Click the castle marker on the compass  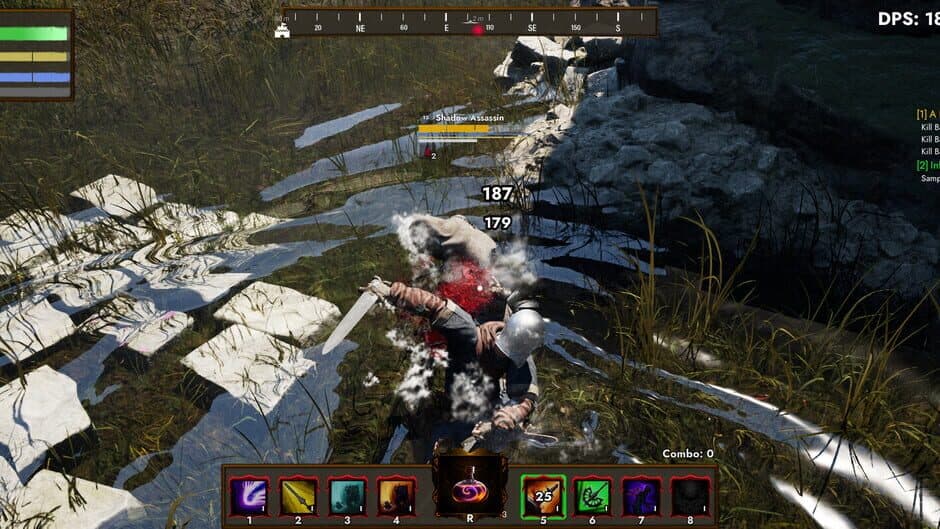pos(283,31)
